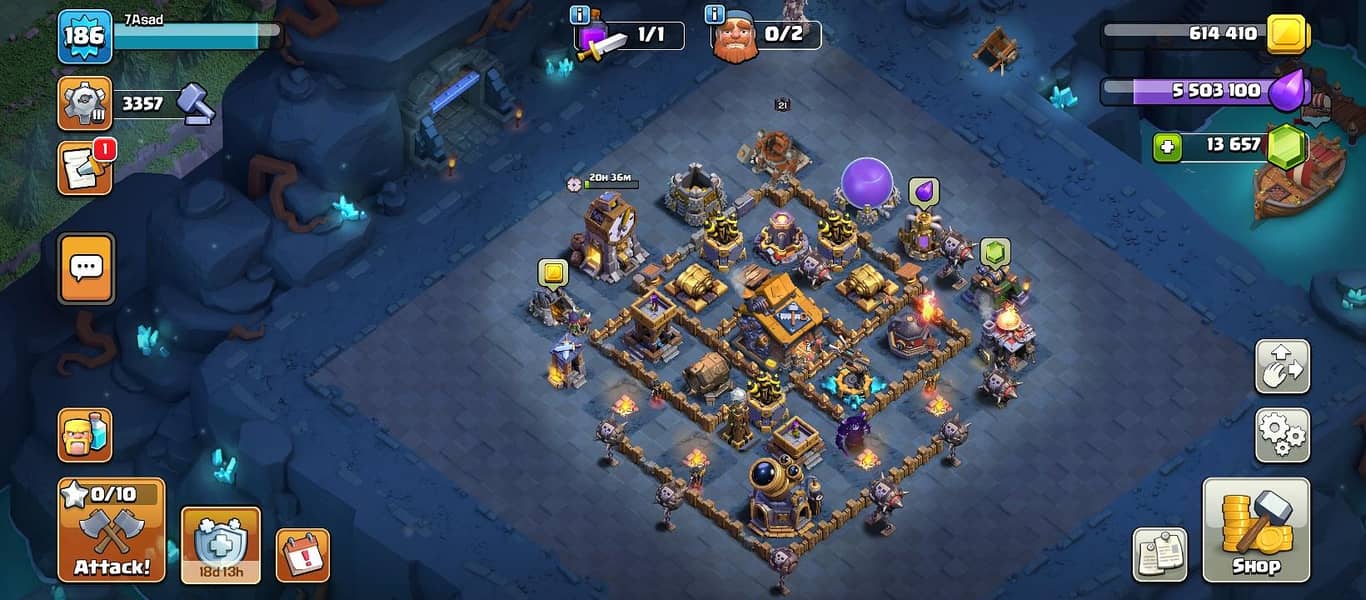Open the shield status 18d 13h button
The height and width of the screenshot is (600, 1366).
(x=220, y=545)
